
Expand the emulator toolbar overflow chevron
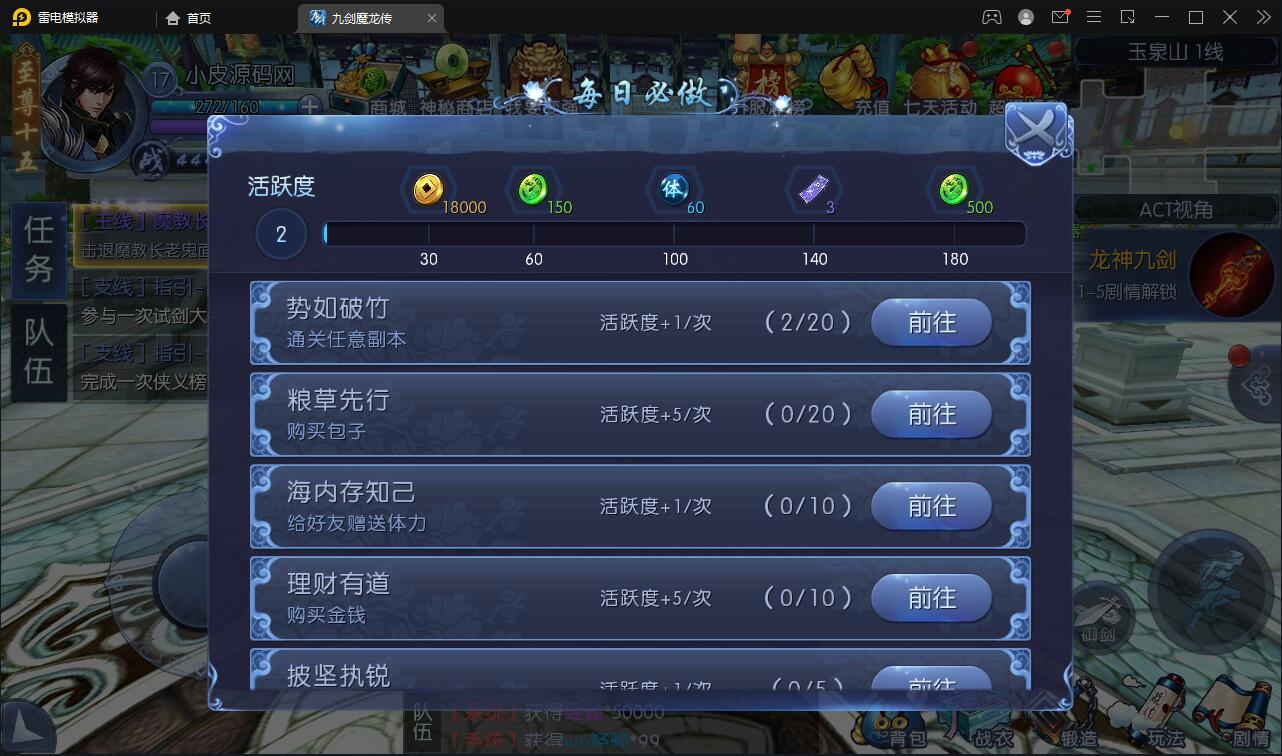pos(1262,17)
